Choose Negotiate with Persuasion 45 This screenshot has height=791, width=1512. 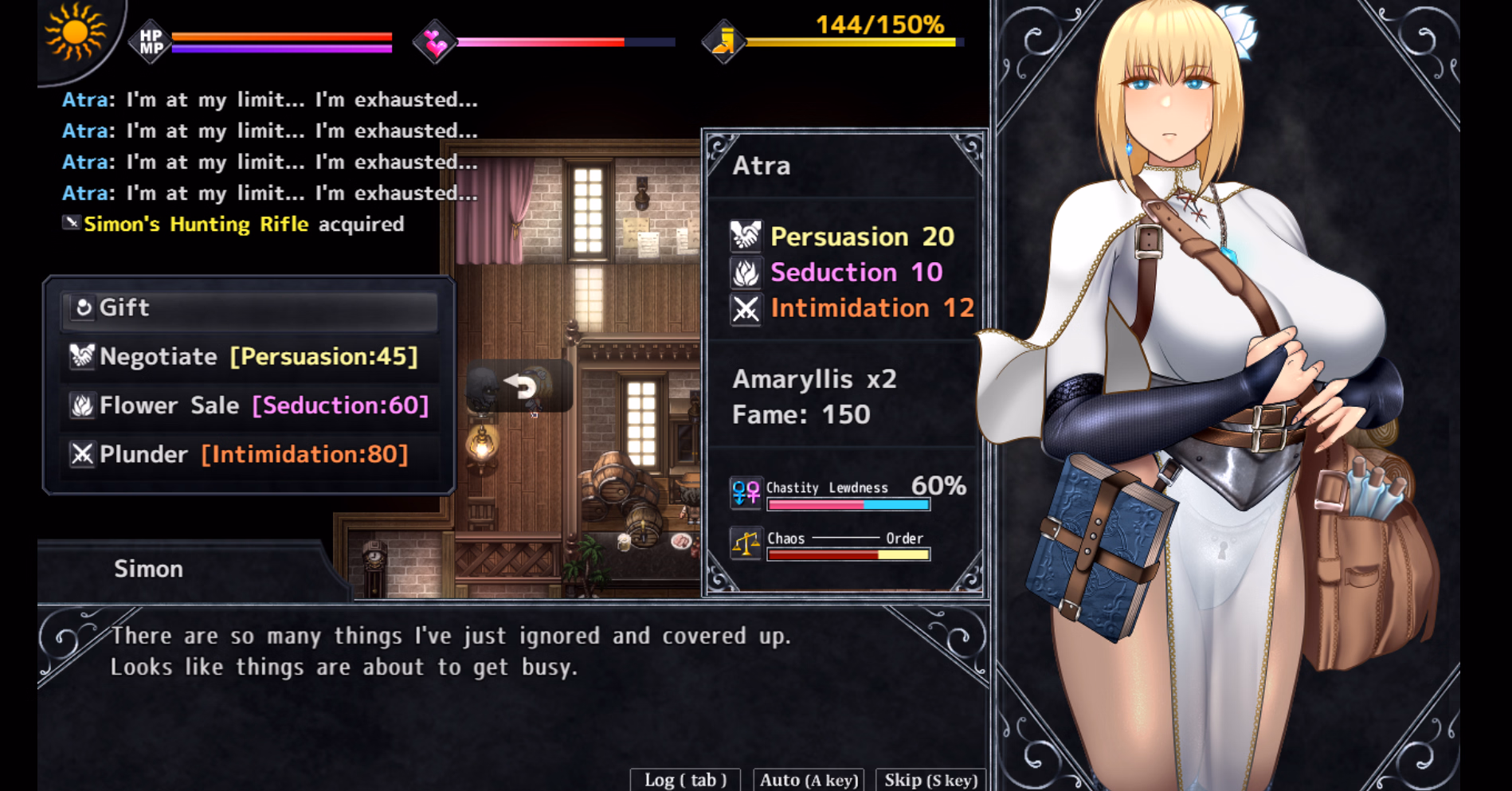[x=249, y=357]
